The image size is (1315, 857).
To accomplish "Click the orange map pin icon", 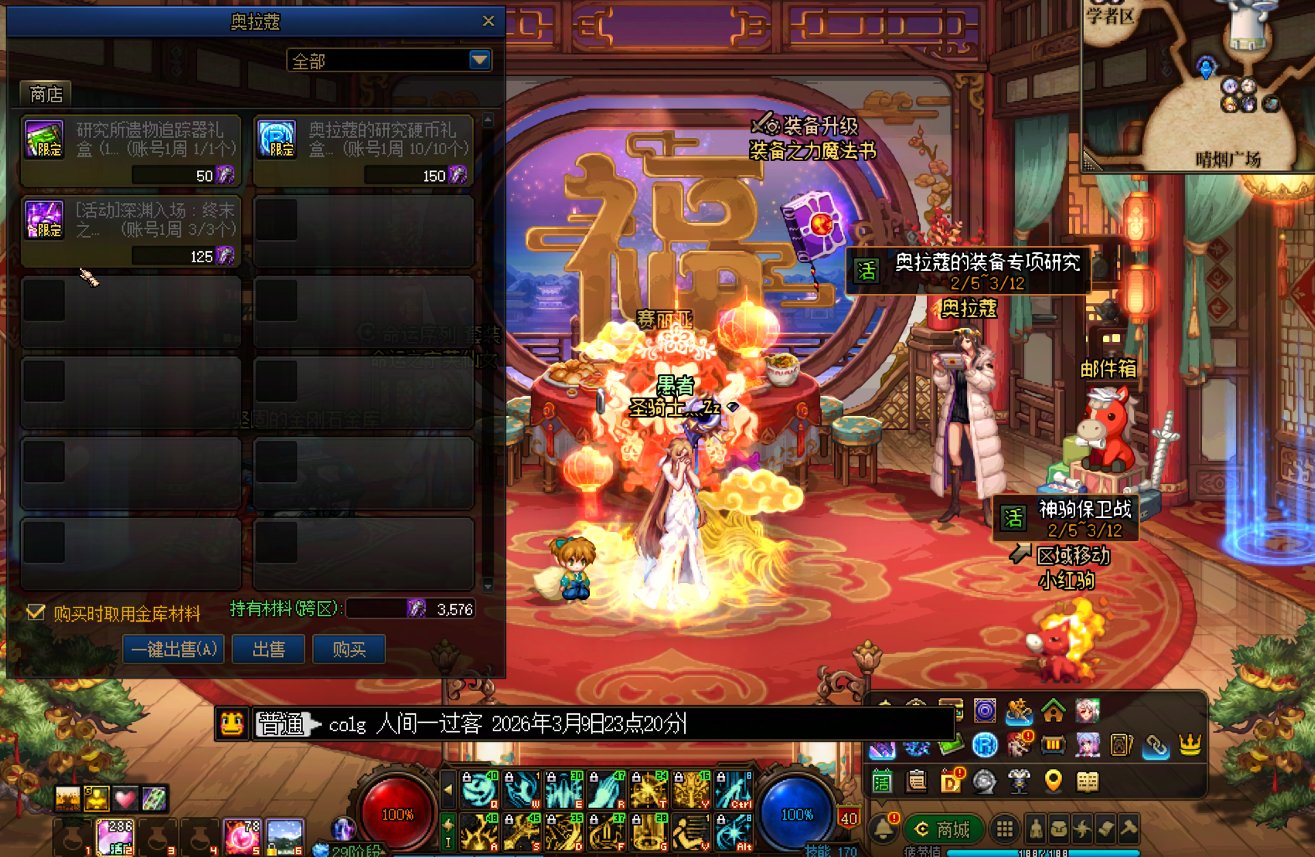I will pyautogui.click(x=1053, y=781).
